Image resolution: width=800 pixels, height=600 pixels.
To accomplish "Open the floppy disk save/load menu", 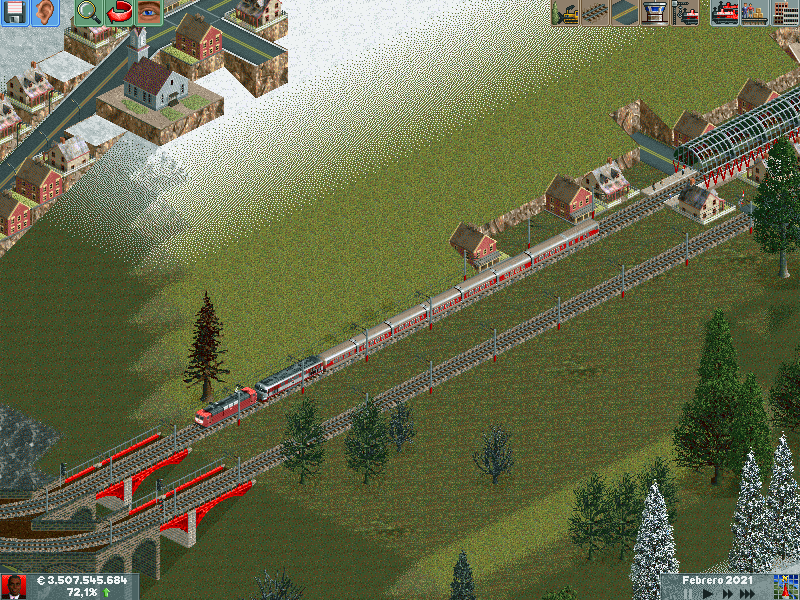I will pos(14,12).
